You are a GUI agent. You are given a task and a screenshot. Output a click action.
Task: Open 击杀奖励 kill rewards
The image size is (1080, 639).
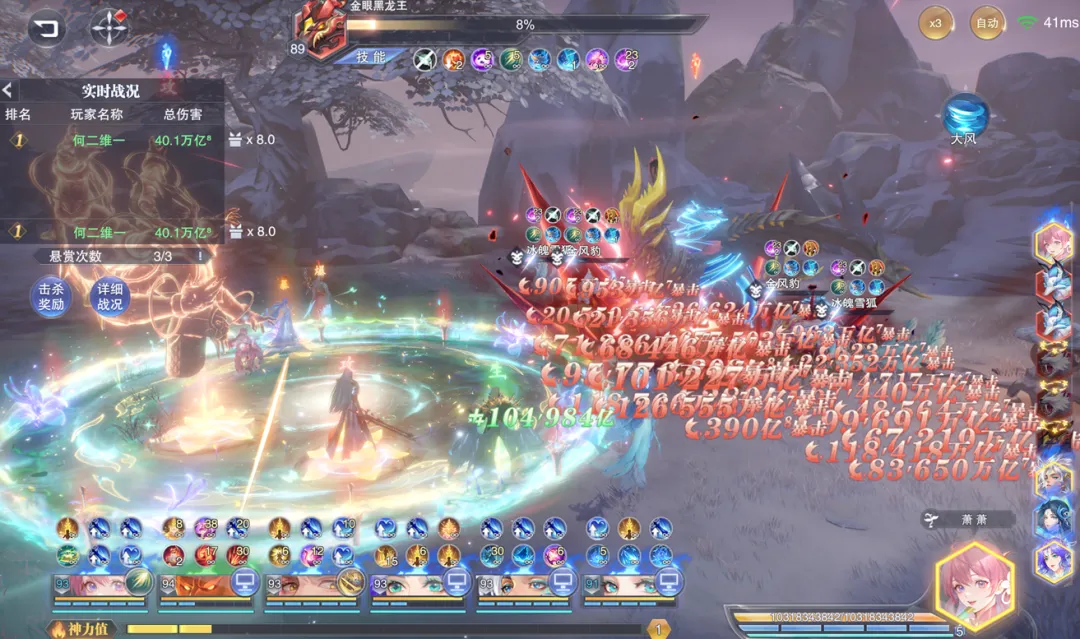coord(51,297)
